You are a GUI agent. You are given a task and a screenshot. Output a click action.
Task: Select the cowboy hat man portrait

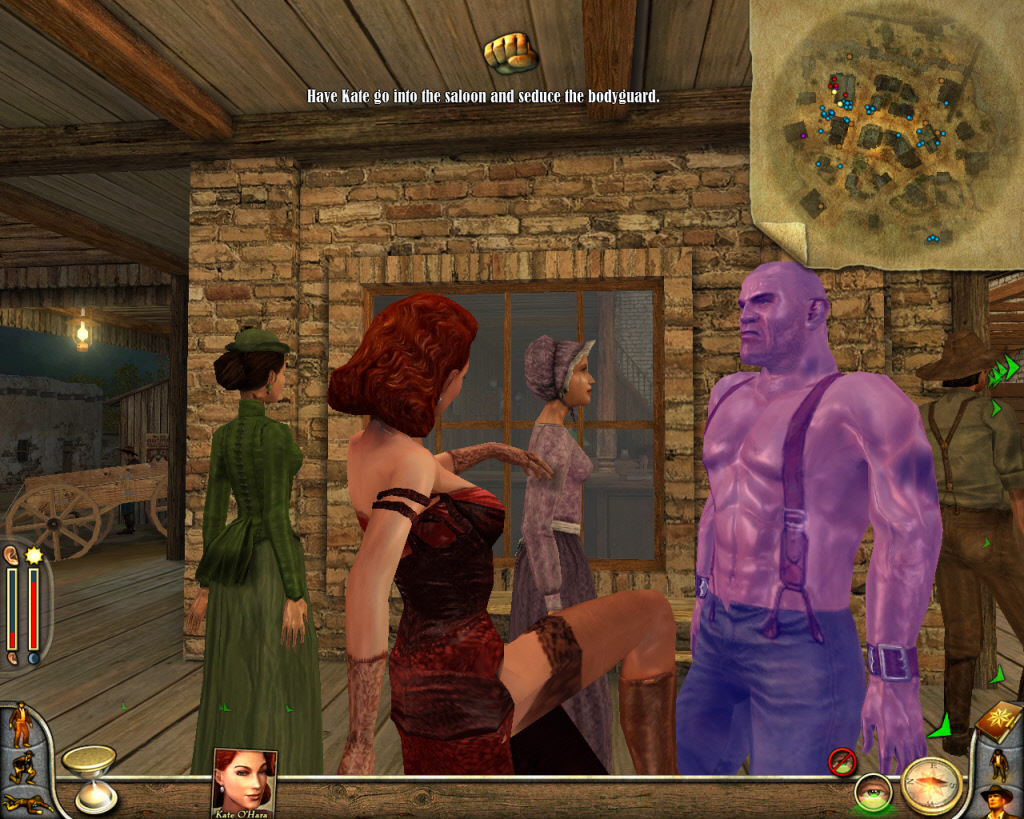click(x=998, y=800)
